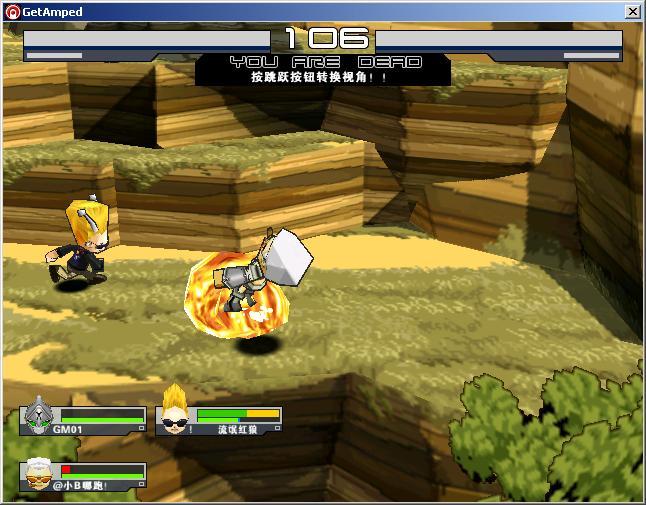The width and height of the screenshot is (646, 505).
Task: Select the @小B哪跑 player panel
Action: click(85, 476)
